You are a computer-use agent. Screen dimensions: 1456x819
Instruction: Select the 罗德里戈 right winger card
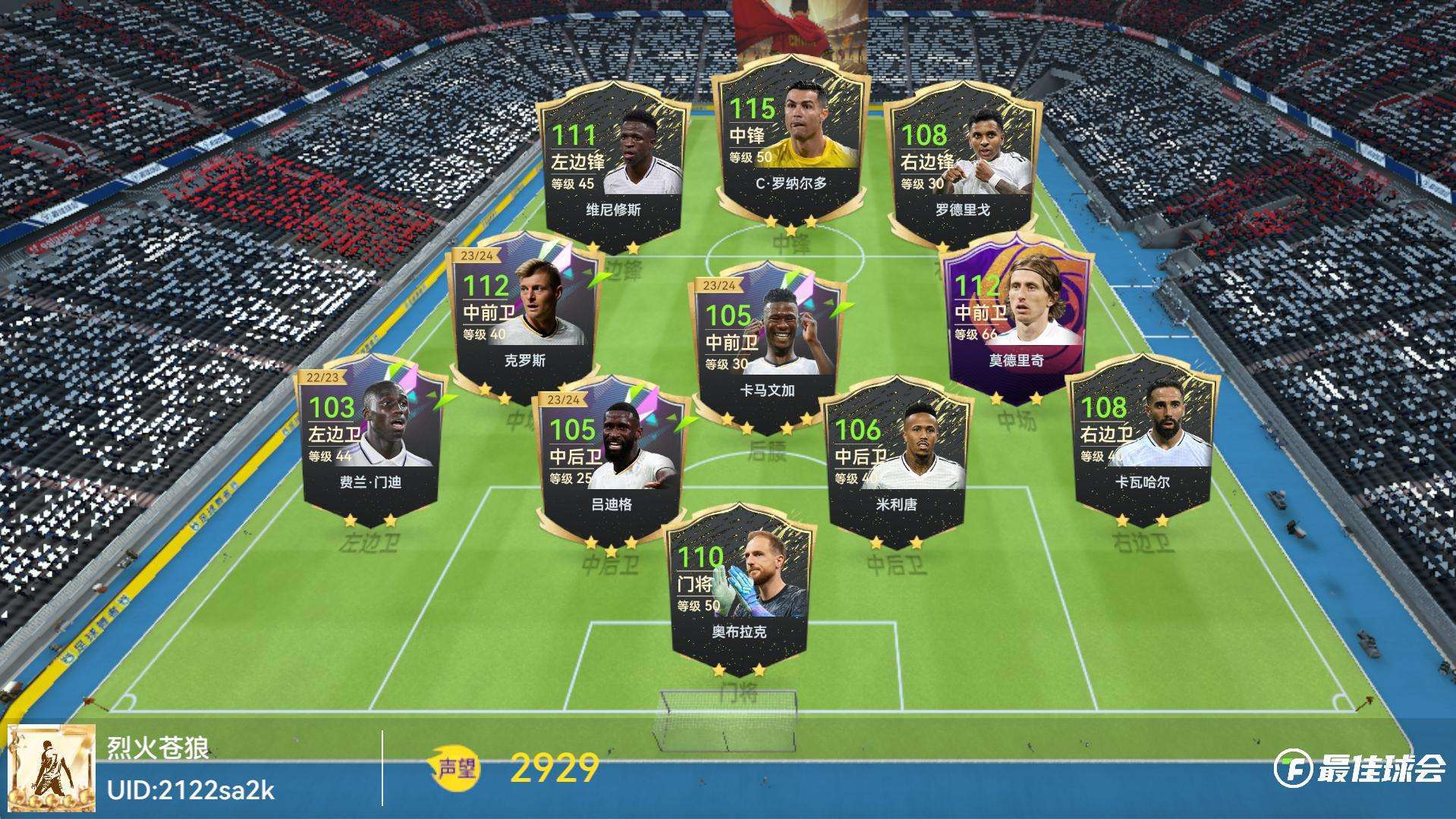tap(962, 167)
